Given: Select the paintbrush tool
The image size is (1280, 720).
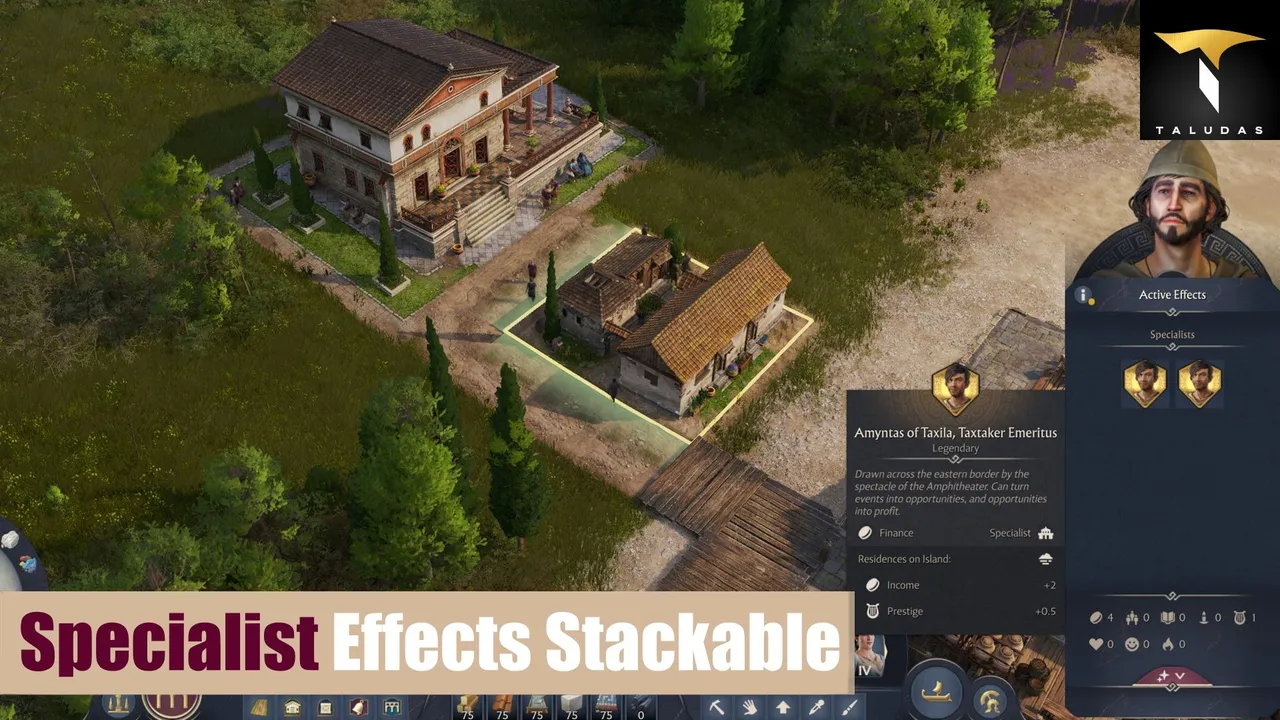Looking at the screenshot, I should (849, 708).
